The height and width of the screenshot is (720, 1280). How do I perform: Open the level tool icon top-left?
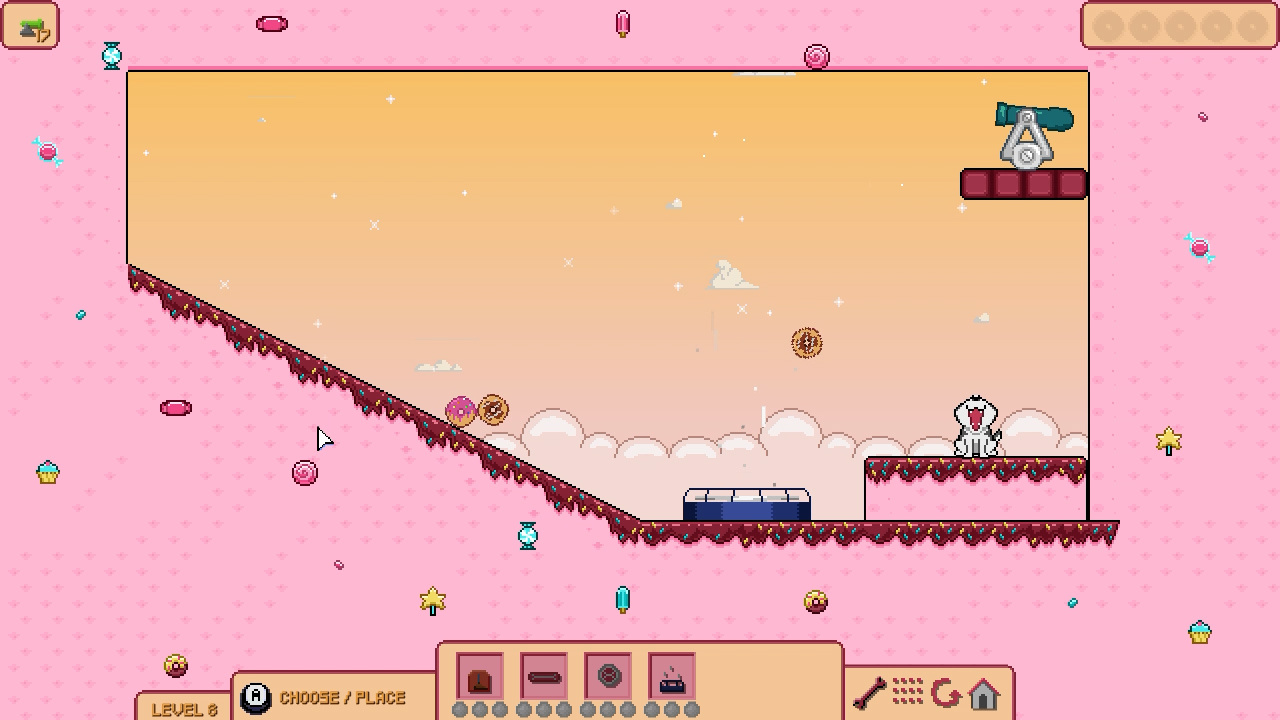(x=31, y=26)
